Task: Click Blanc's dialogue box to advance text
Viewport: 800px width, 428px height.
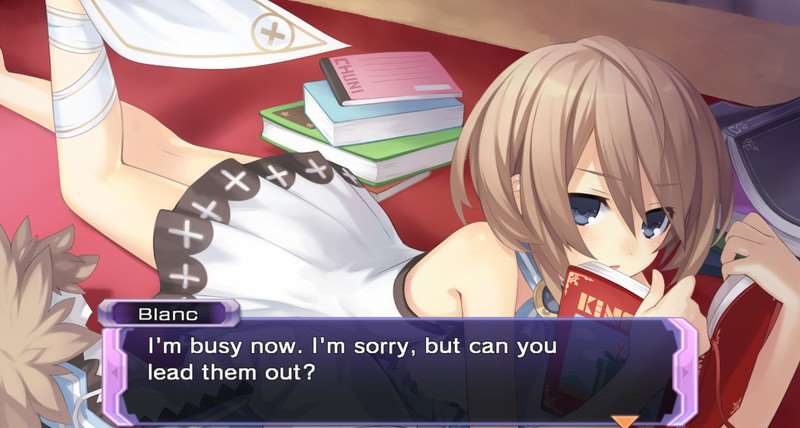Action: pos(400,365)
